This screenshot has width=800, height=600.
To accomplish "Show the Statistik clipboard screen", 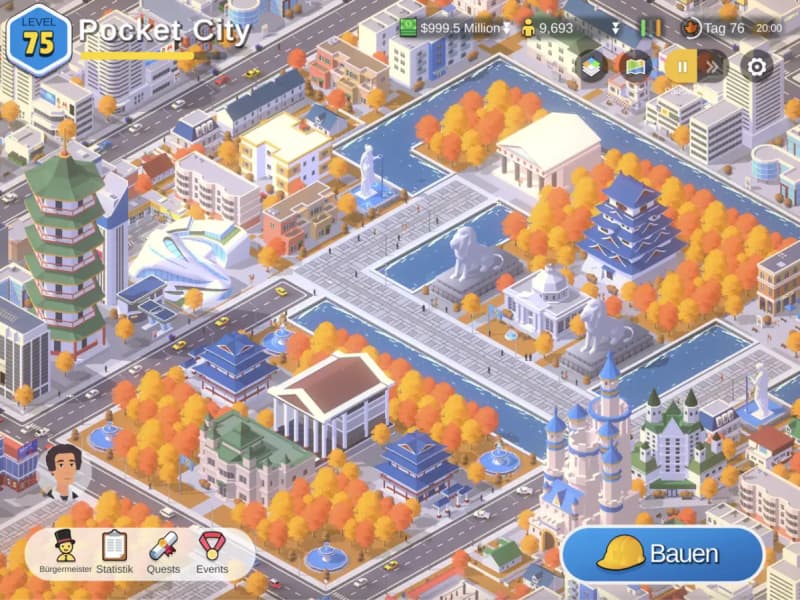I will click(114, 551).
